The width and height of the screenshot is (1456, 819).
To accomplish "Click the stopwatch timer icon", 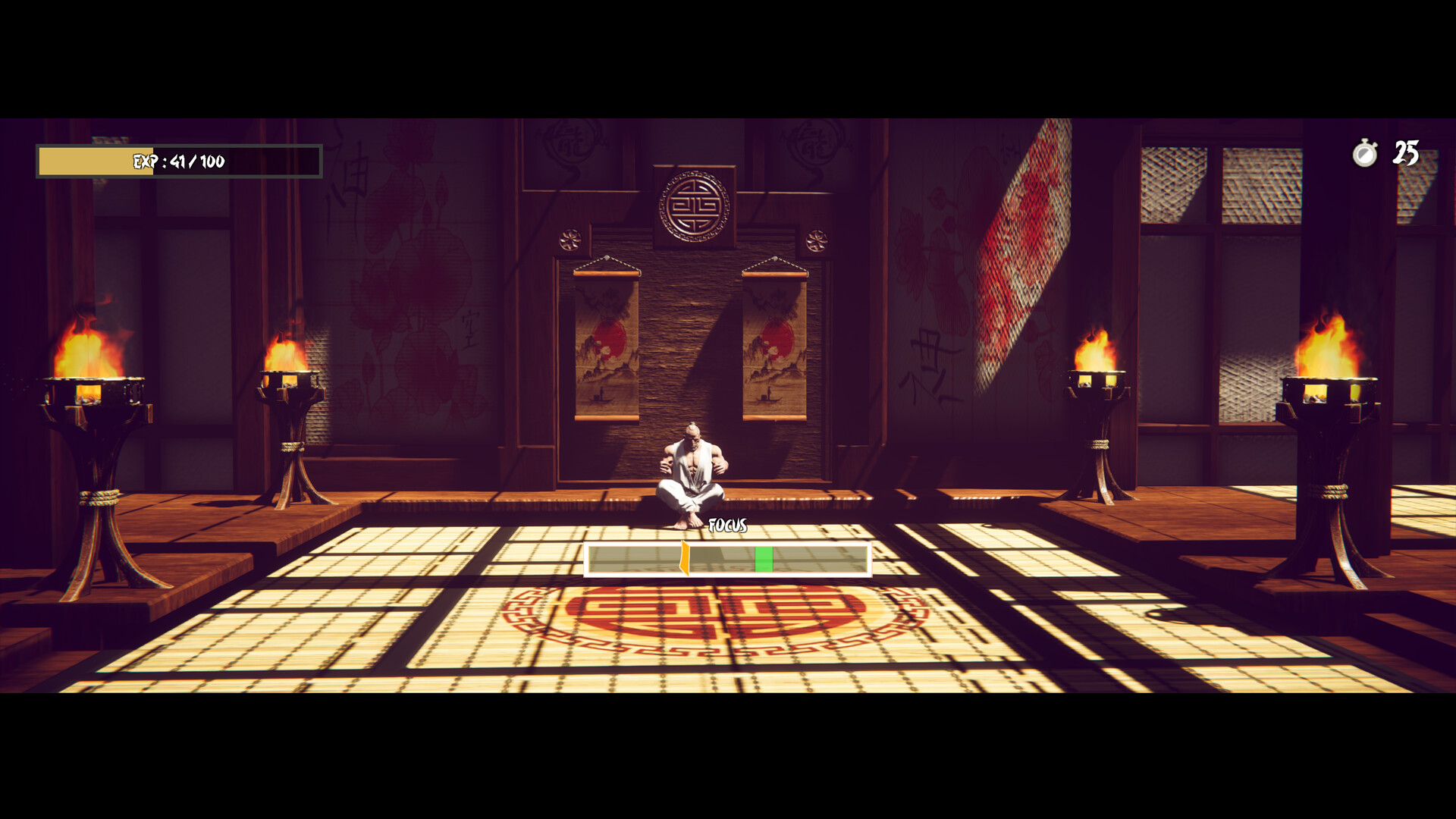I will 1363,154.
